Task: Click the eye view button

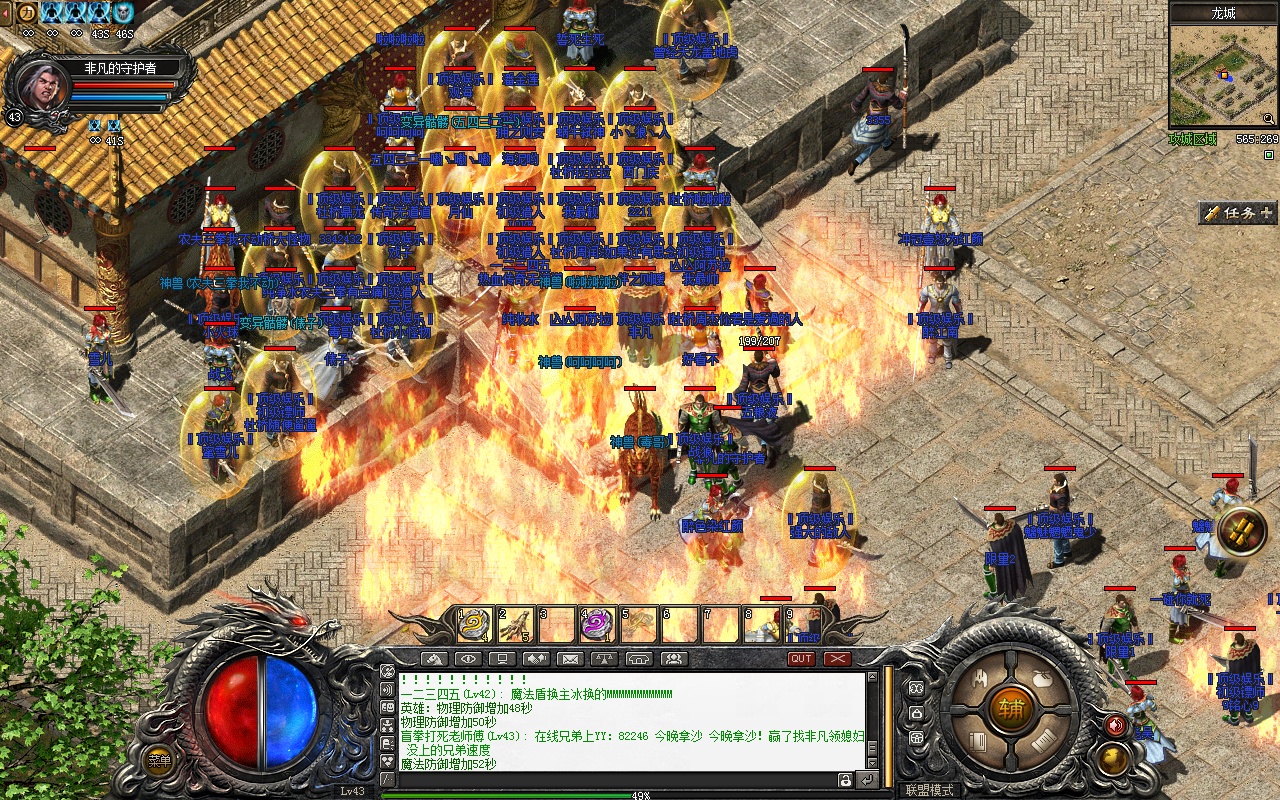Action: [x=467, y=659]
